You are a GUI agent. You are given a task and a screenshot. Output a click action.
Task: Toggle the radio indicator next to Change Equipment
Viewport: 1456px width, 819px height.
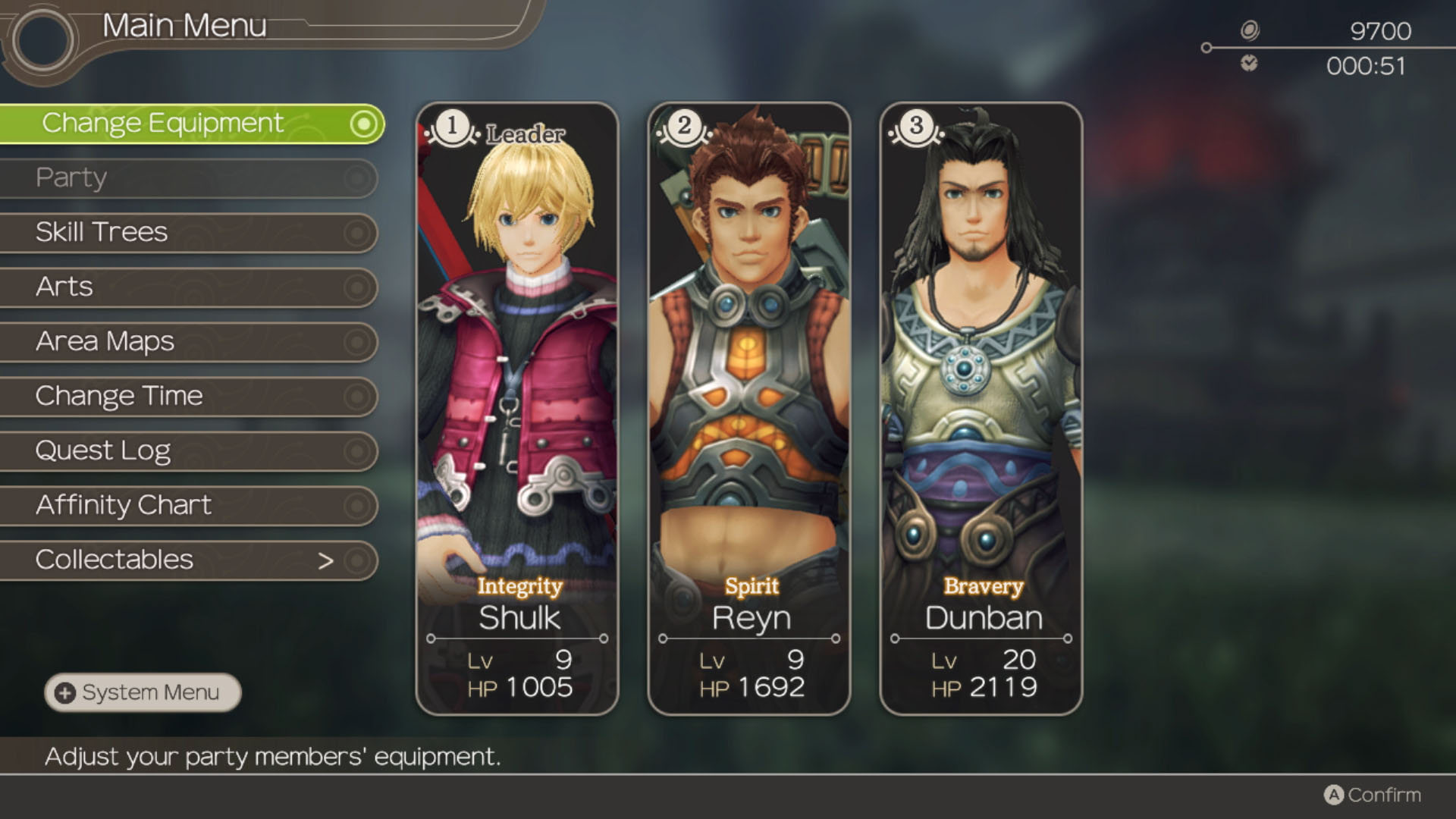(364, 123)
